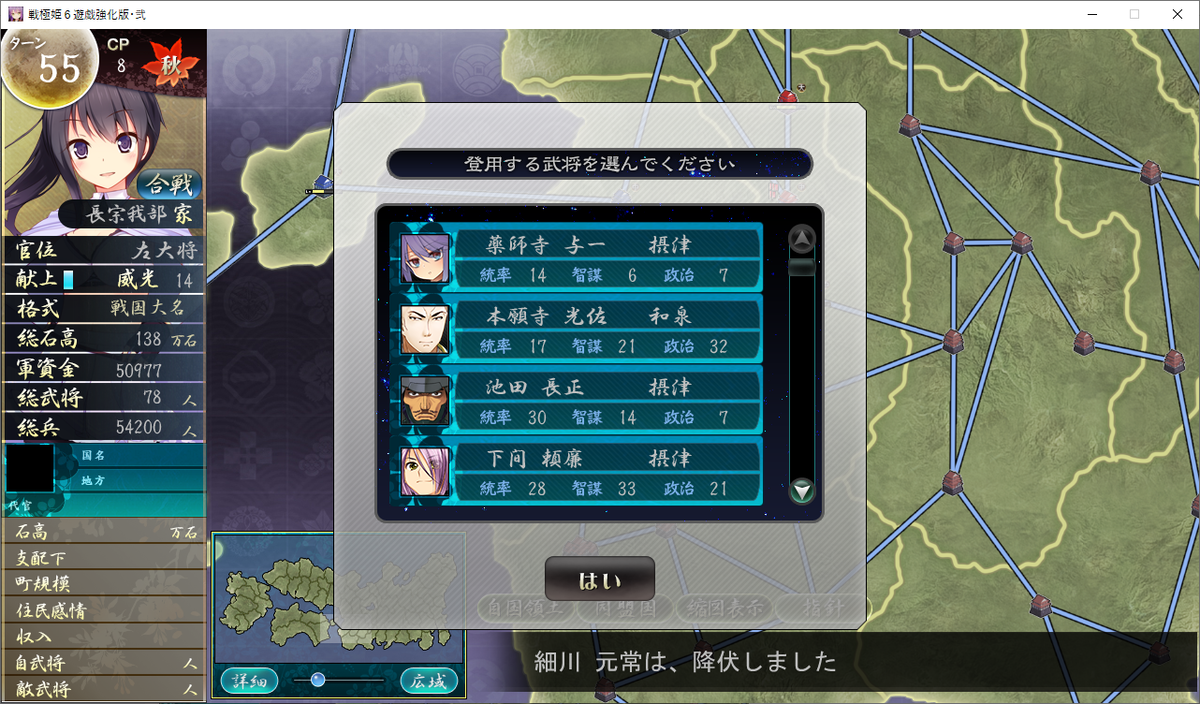Switch the minimap to 広域 wide view

pos(428,681)
